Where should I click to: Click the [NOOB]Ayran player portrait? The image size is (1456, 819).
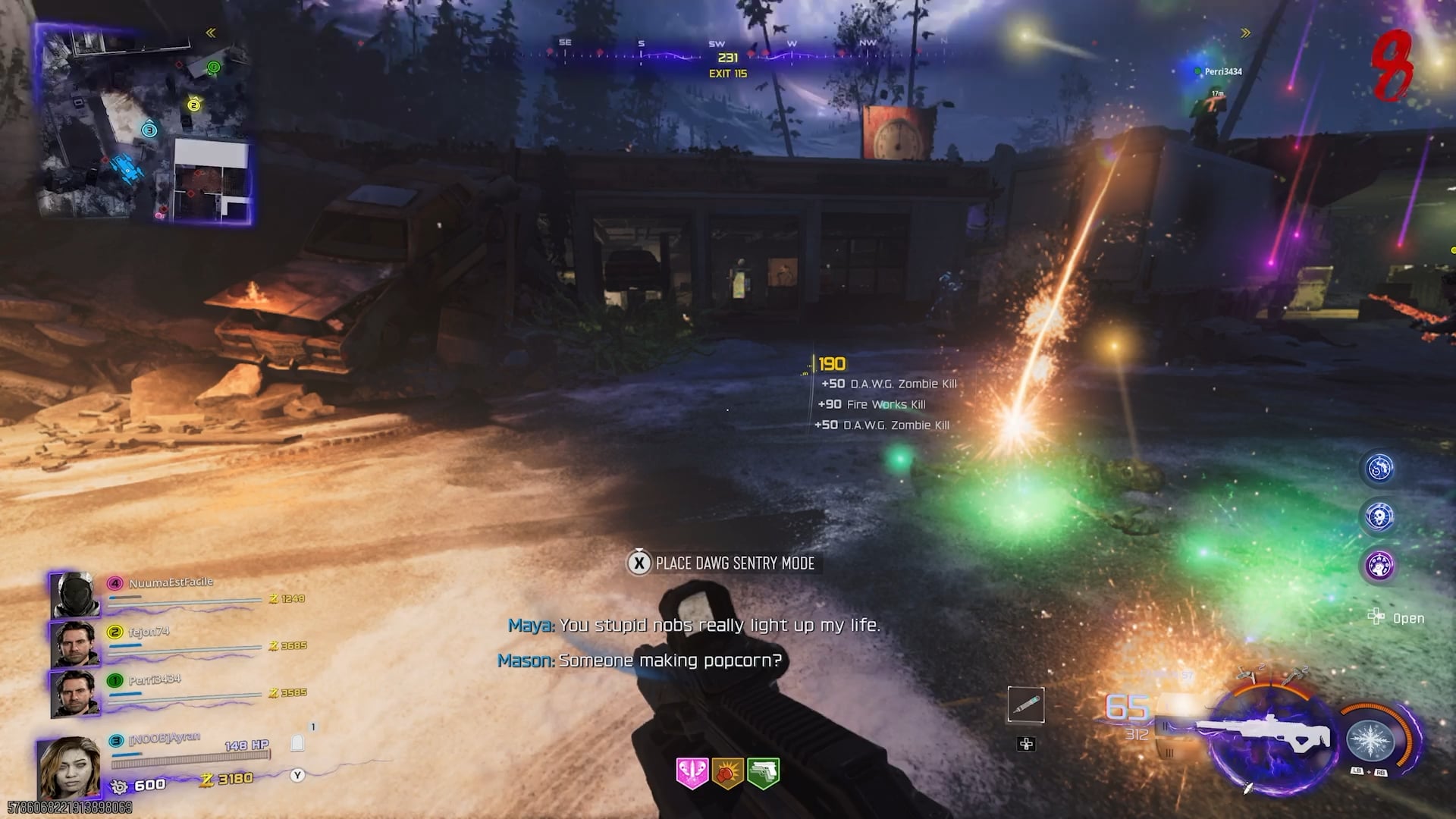(70, 766)
